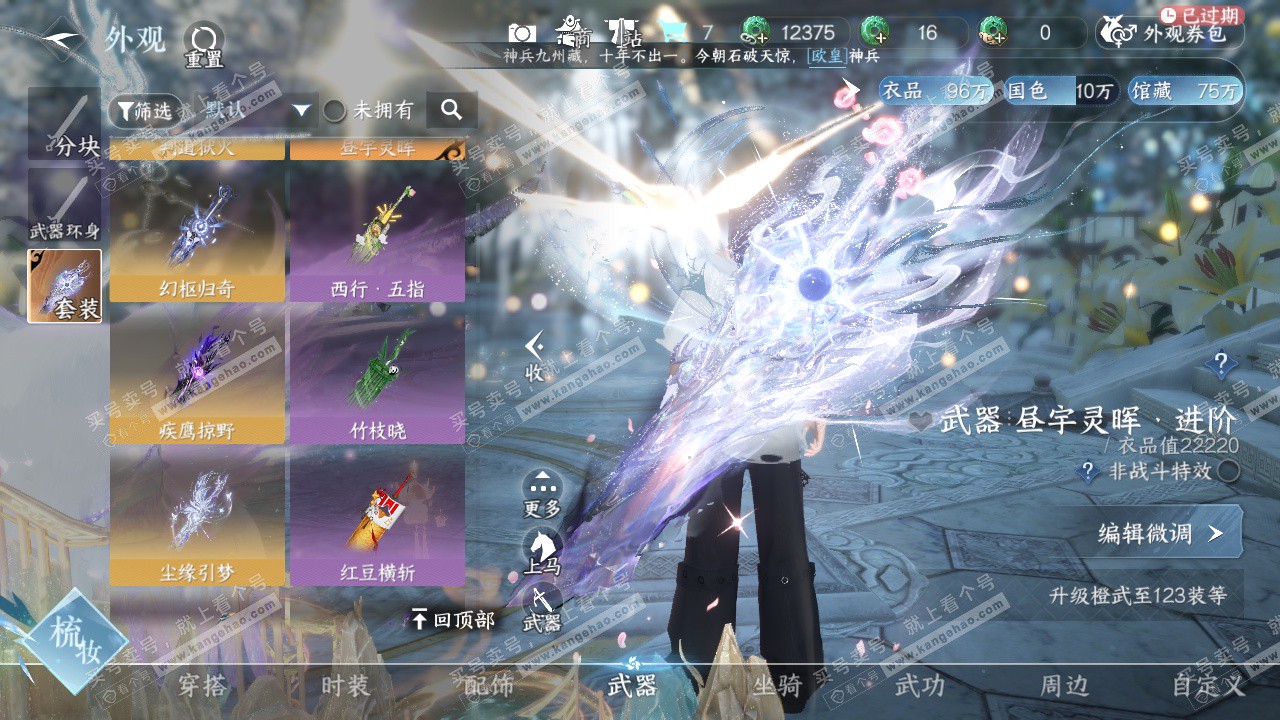Expand the 默认 sort dropdown

click(x=303, y=110)
